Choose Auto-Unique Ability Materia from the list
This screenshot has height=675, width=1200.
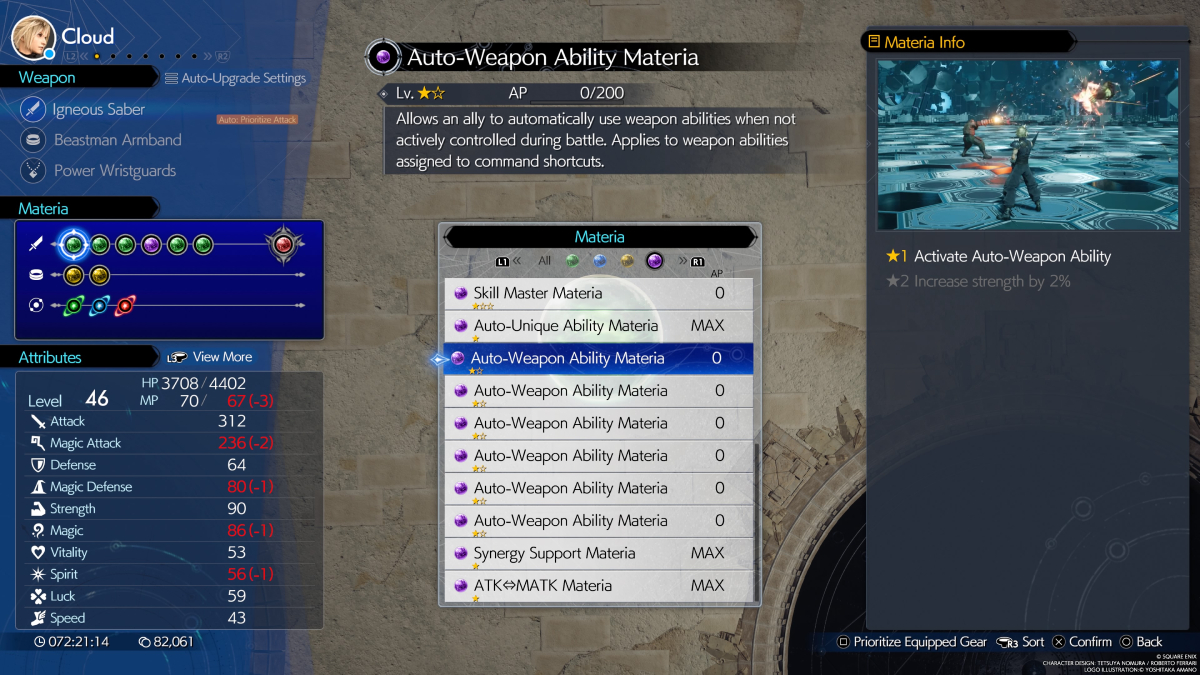pyautogui.click(x=598, y=326)
